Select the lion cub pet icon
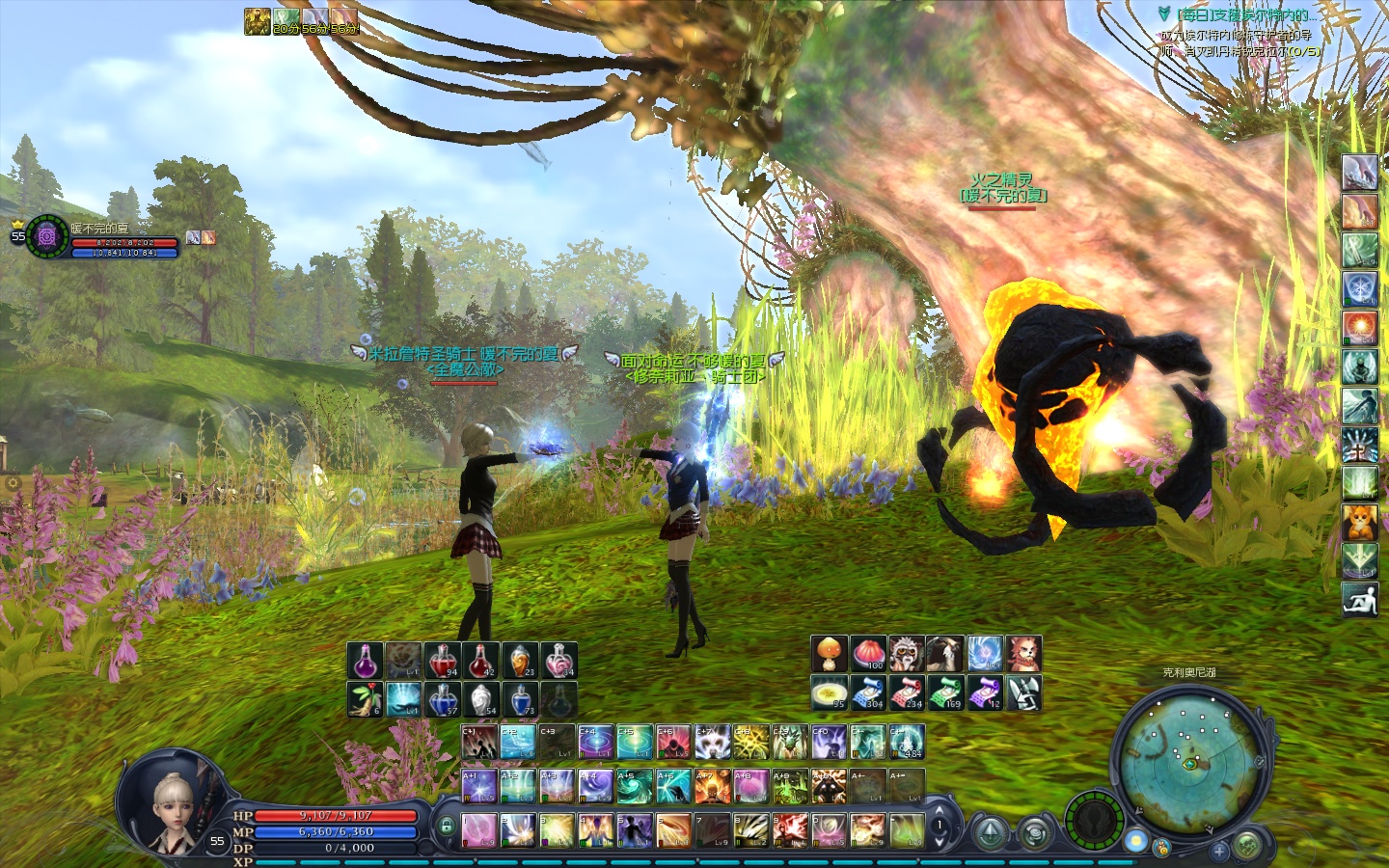The height and width of the screenshot is (868, 1389). [1023, 654]
